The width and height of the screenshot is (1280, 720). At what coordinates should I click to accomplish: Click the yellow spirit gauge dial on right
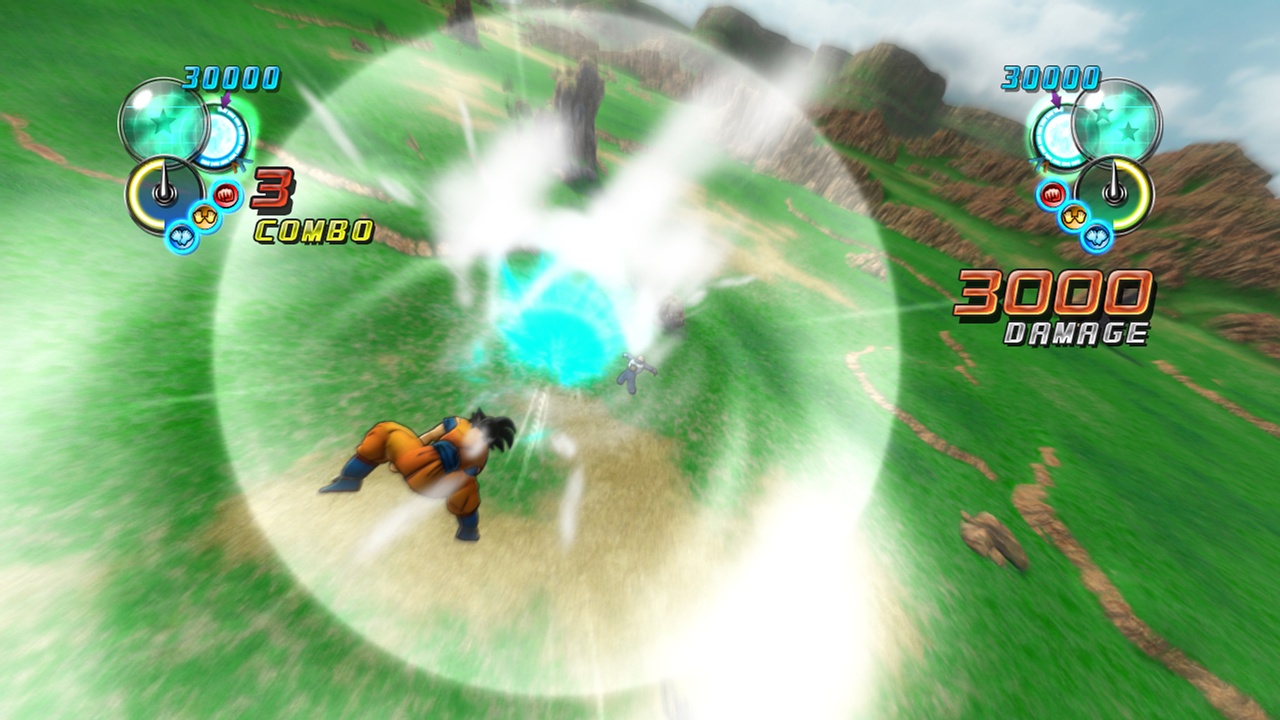click(1113, 192)
